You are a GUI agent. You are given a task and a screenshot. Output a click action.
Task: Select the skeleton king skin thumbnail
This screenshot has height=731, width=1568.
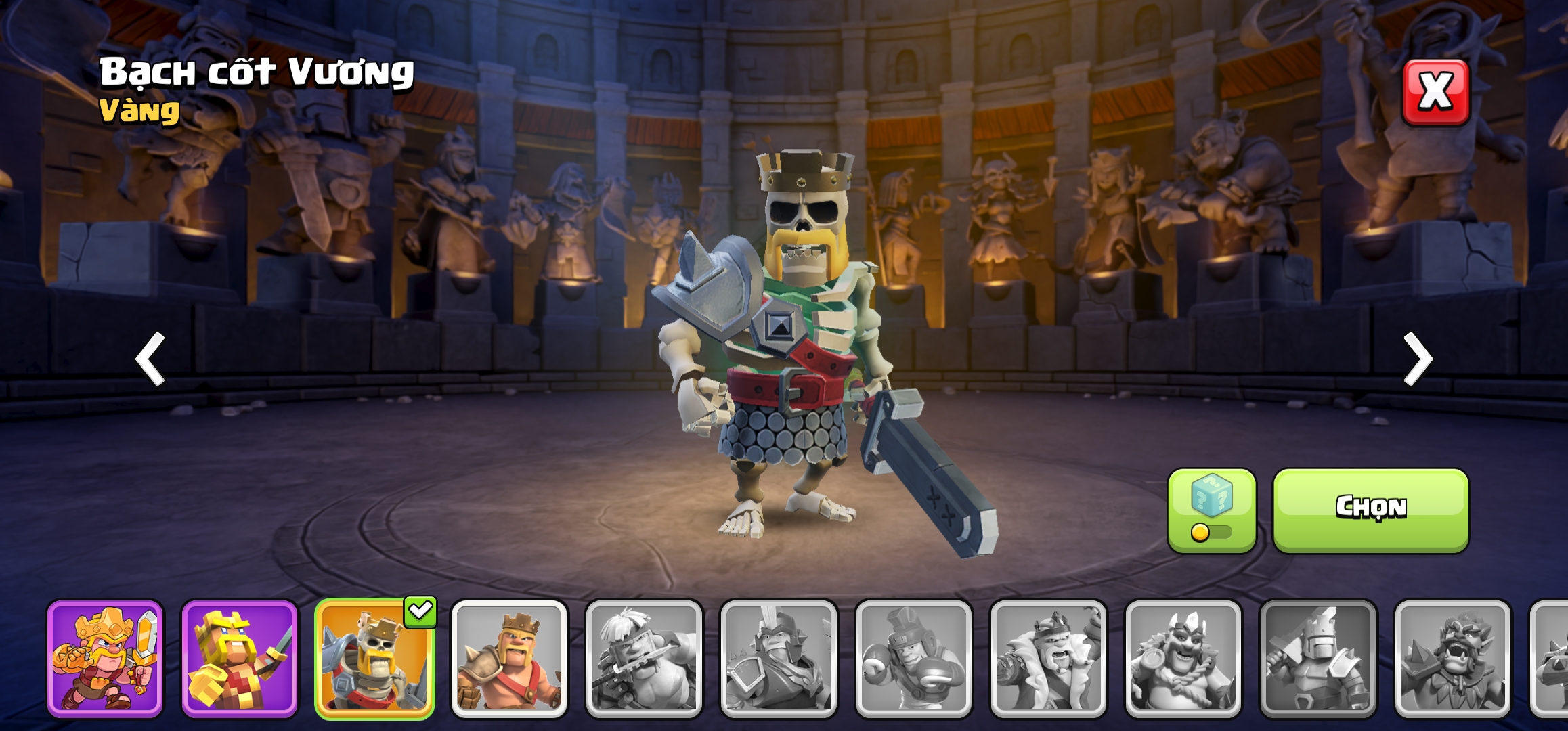point(374,658)
